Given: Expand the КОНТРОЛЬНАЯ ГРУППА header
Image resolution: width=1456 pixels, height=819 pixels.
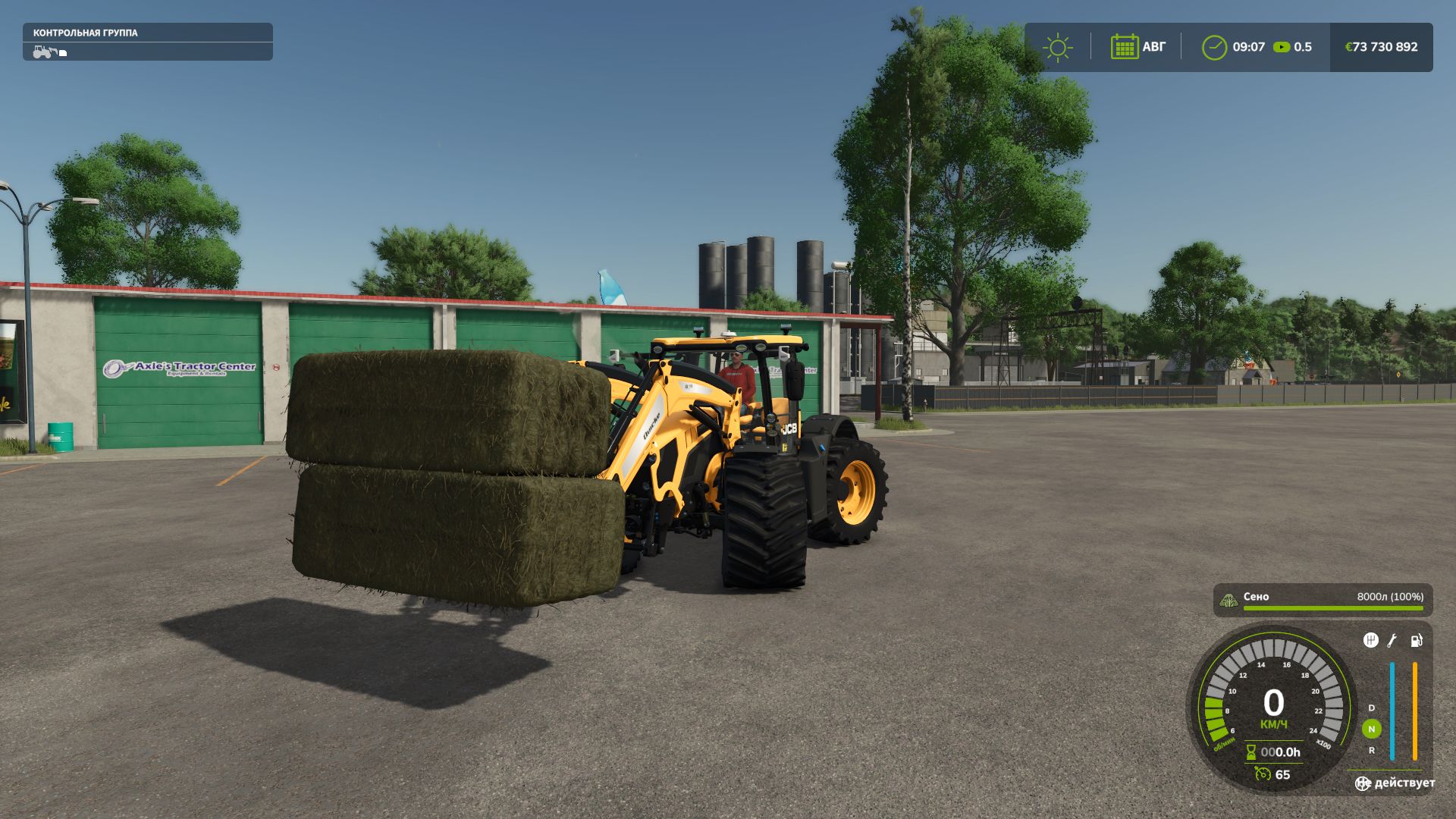Looking at the screenshot, I should [85, 33].
